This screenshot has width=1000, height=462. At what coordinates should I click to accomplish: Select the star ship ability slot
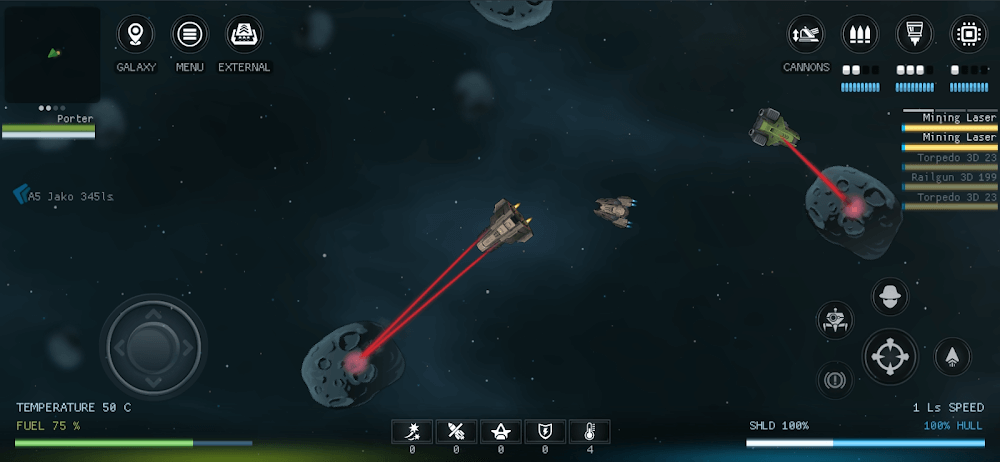click(500, 431)
